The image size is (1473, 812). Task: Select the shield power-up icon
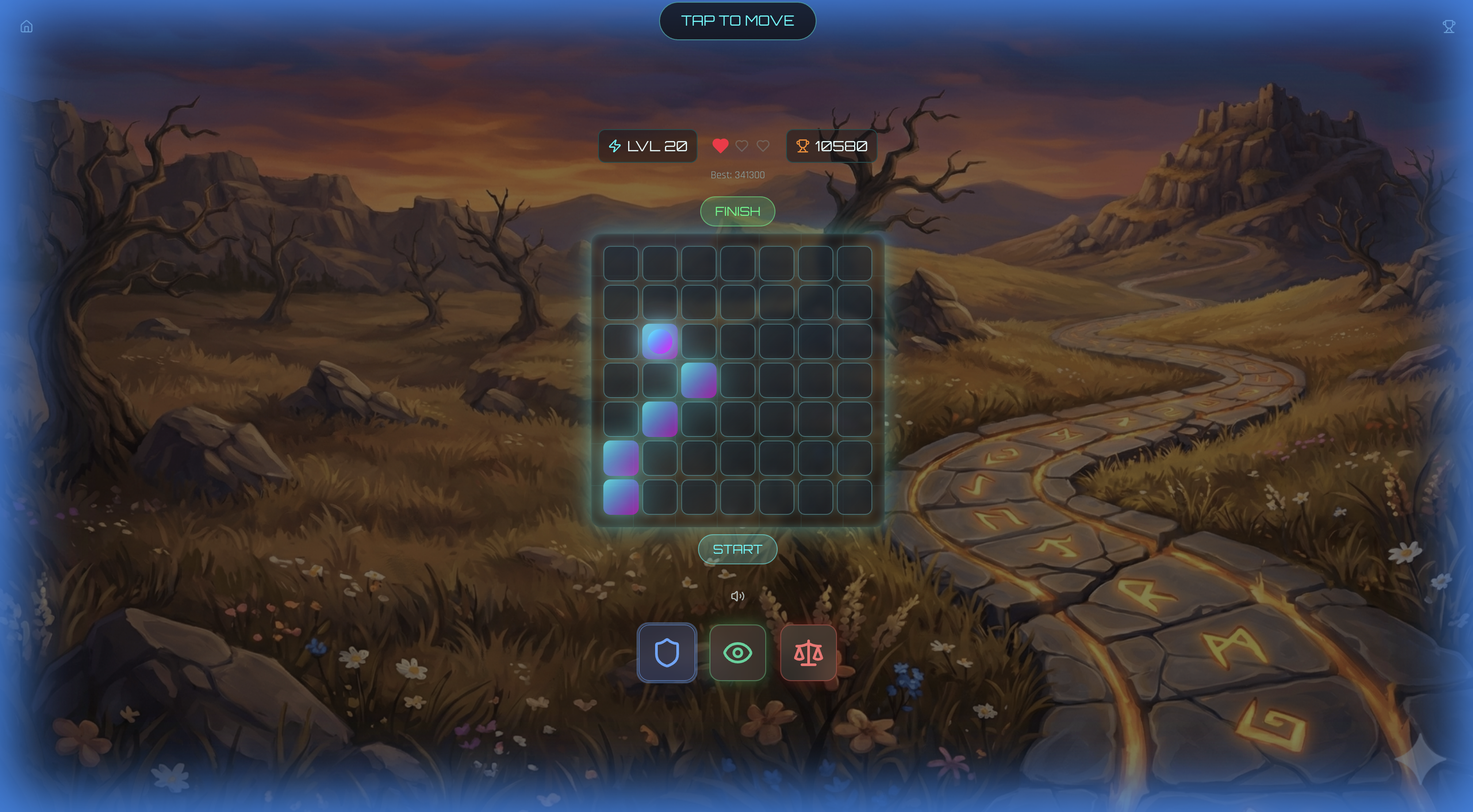point(667,652)
